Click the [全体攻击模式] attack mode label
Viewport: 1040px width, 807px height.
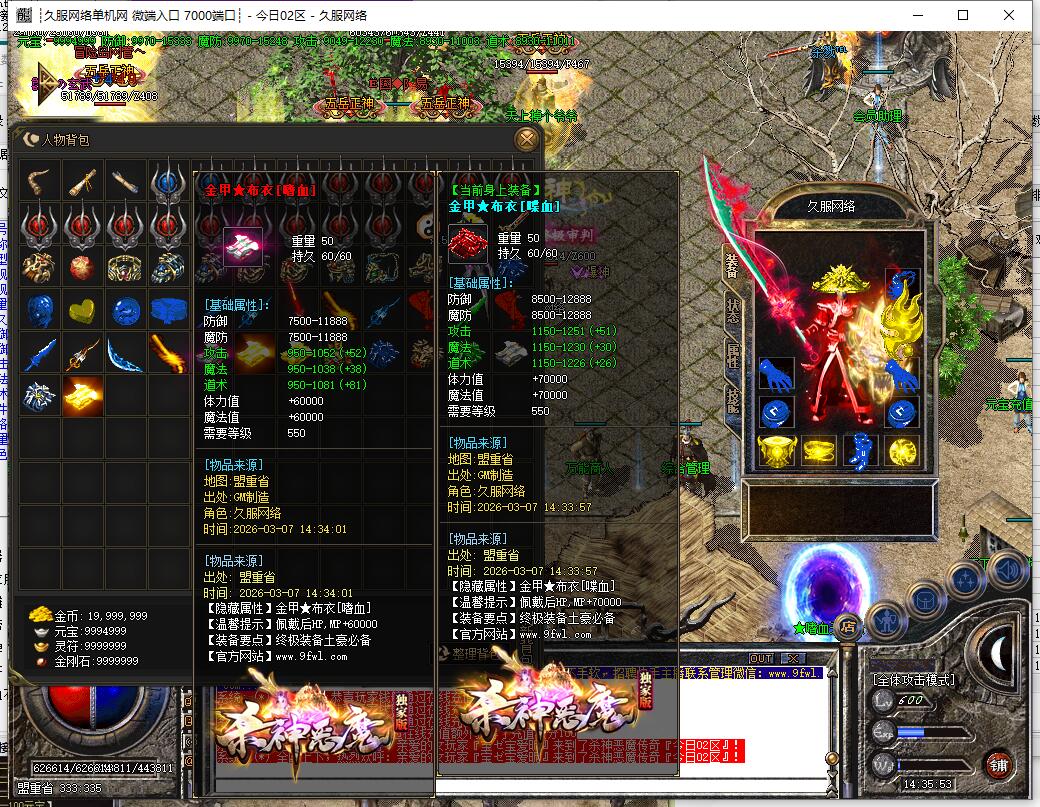(x=913, y=680)
